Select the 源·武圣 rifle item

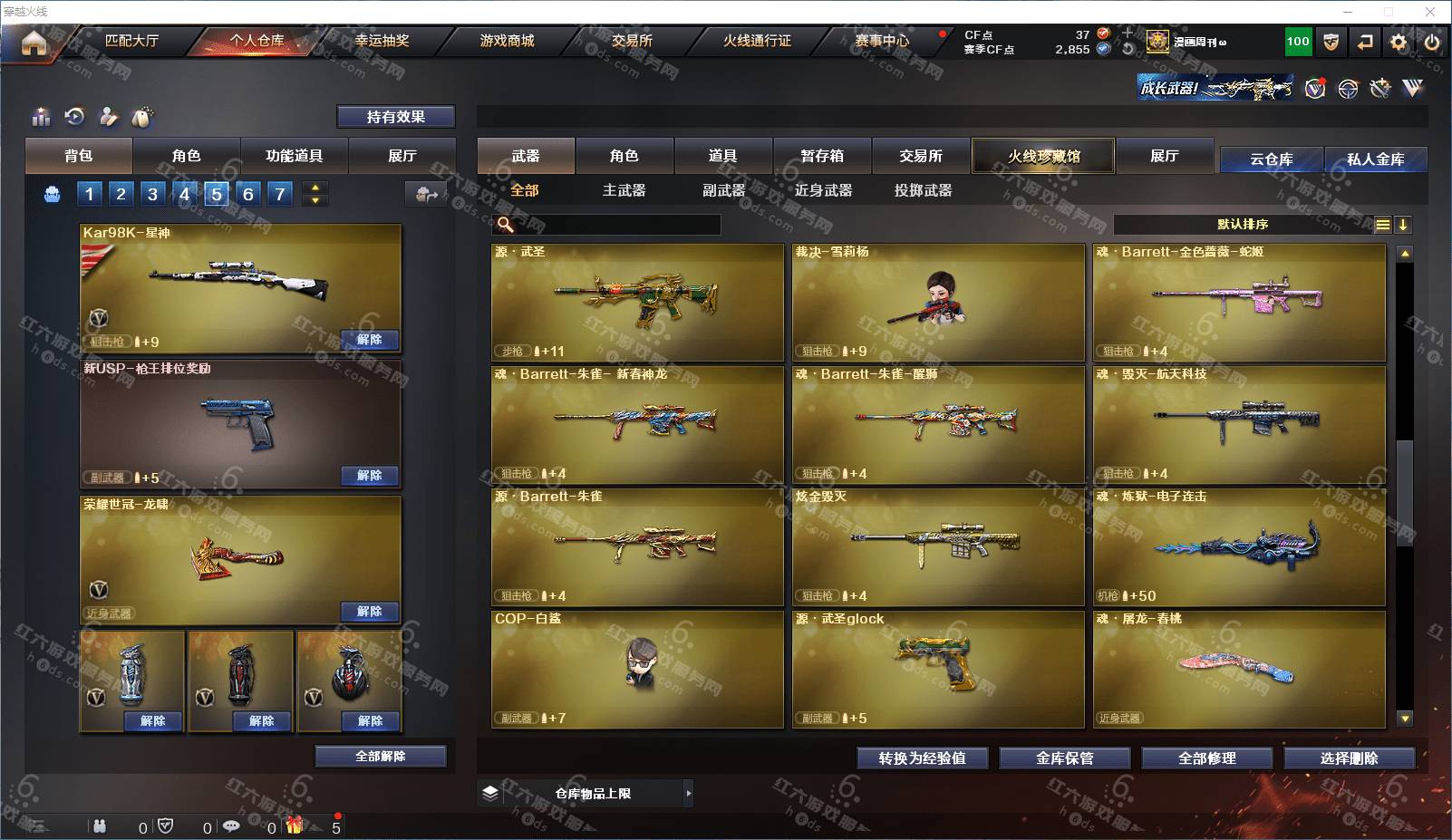click(x=637, y=302)
